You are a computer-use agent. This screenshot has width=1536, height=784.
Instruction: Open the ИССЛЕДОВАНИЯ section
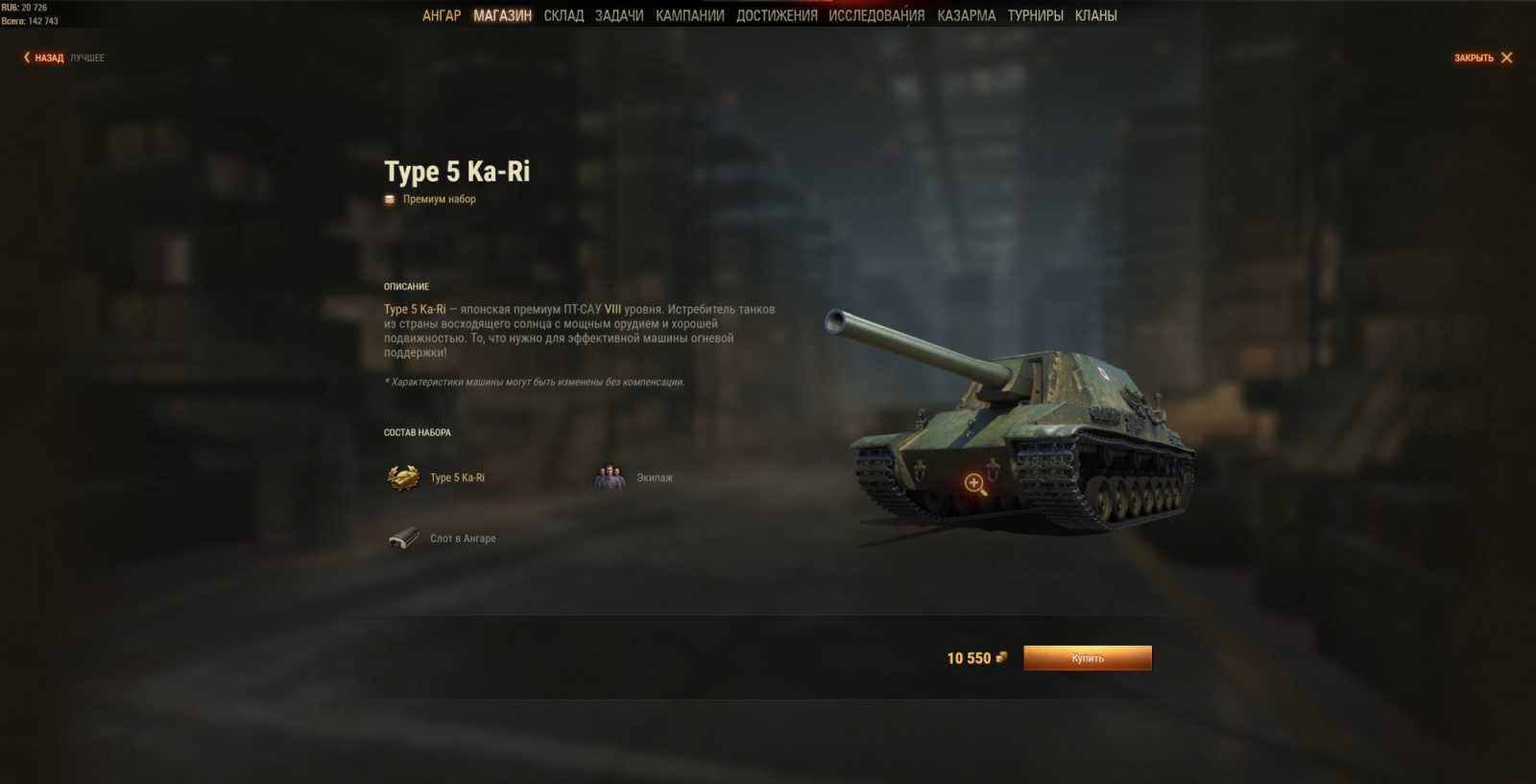pyautogui.click(x=876, y=15)
